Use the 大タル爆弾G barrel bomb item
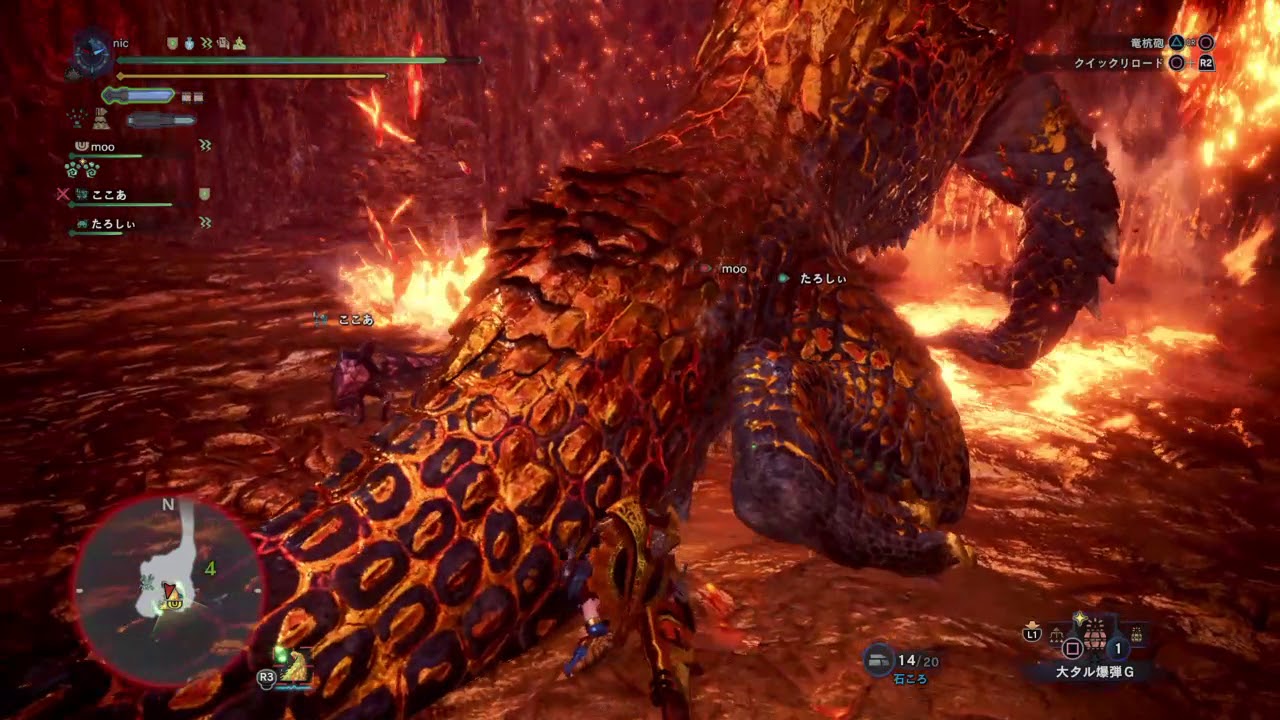1280x720 pixels. coord(1095,636)
